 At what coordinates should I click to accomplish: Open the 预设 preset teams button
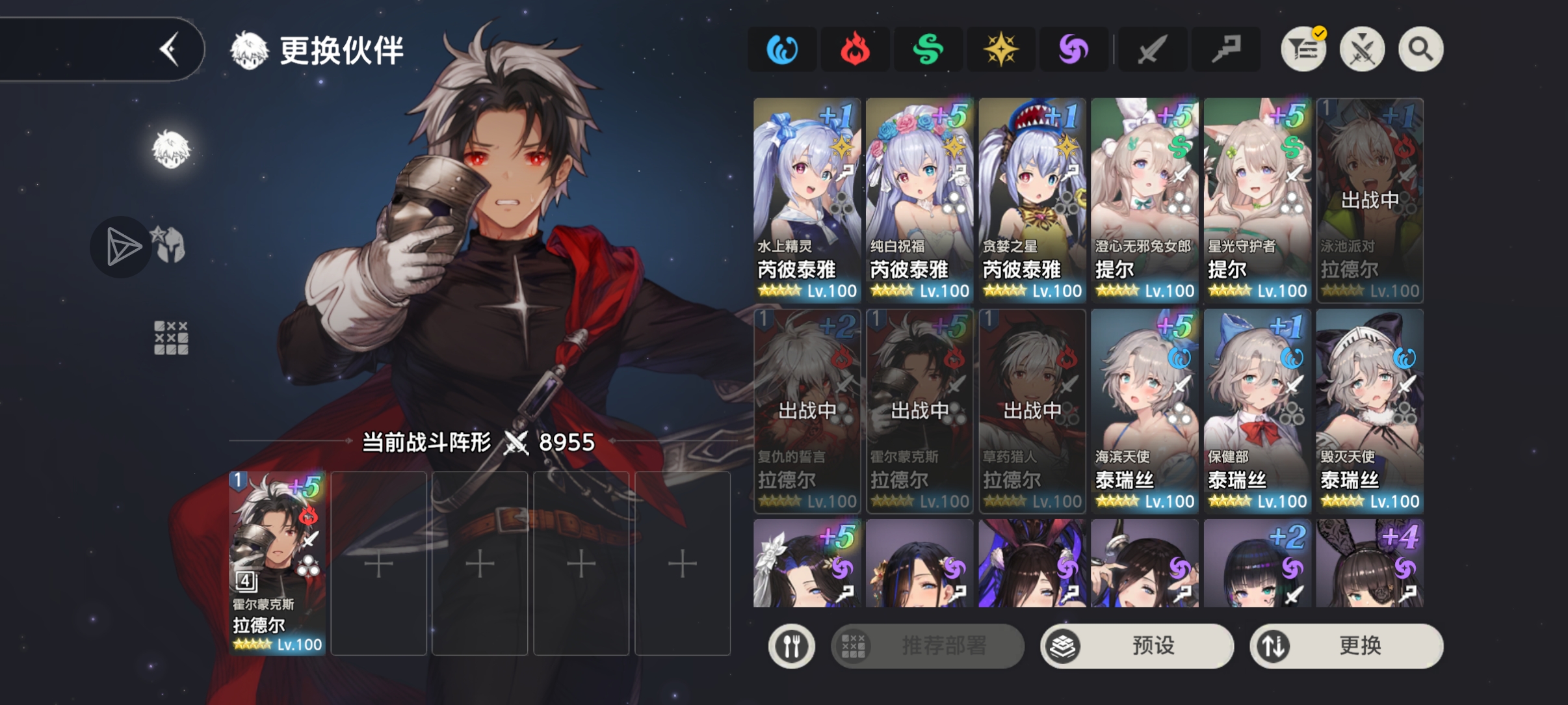pos(1137,646)
